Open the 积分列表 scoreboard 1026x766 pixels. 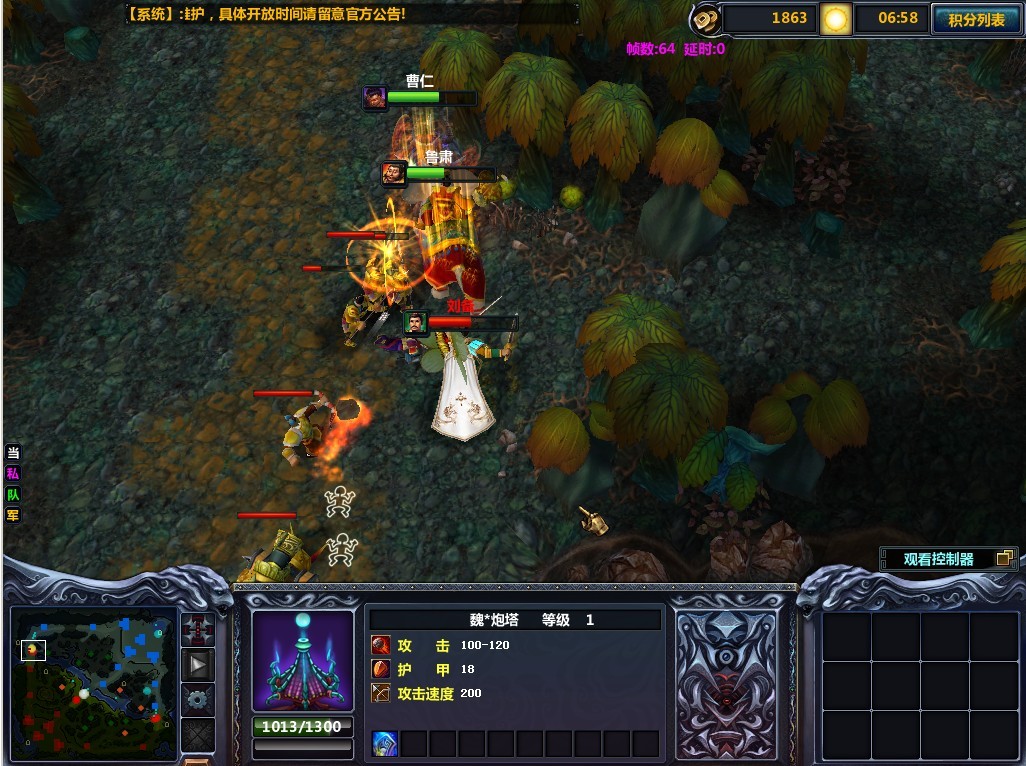976,19
